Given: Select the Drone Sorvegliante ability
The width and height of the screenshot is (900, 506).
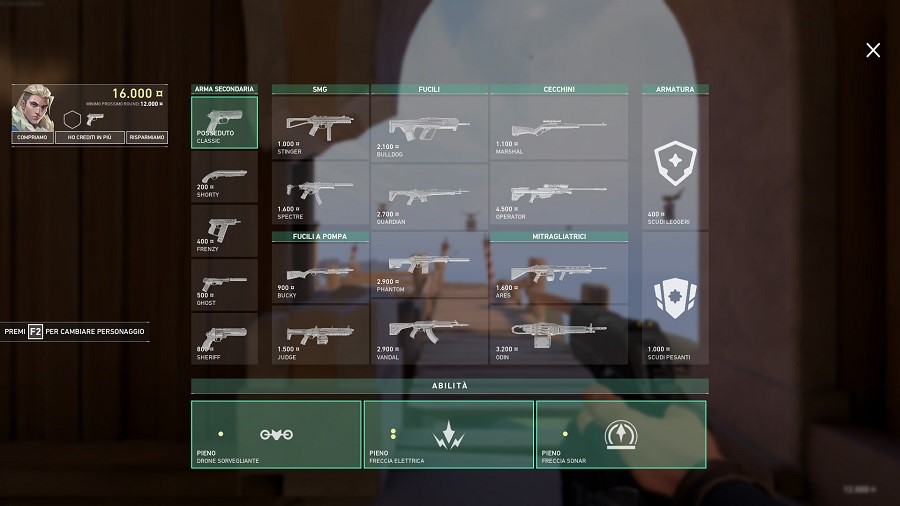Looking at the screenshot, I should (x=276, y=434).
